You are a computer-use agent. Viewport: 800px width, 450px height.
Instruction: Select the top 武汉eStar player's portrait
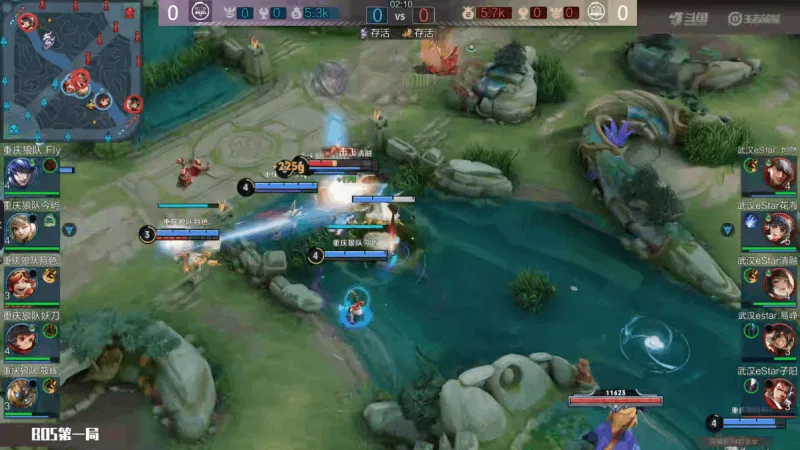(779, 173)
